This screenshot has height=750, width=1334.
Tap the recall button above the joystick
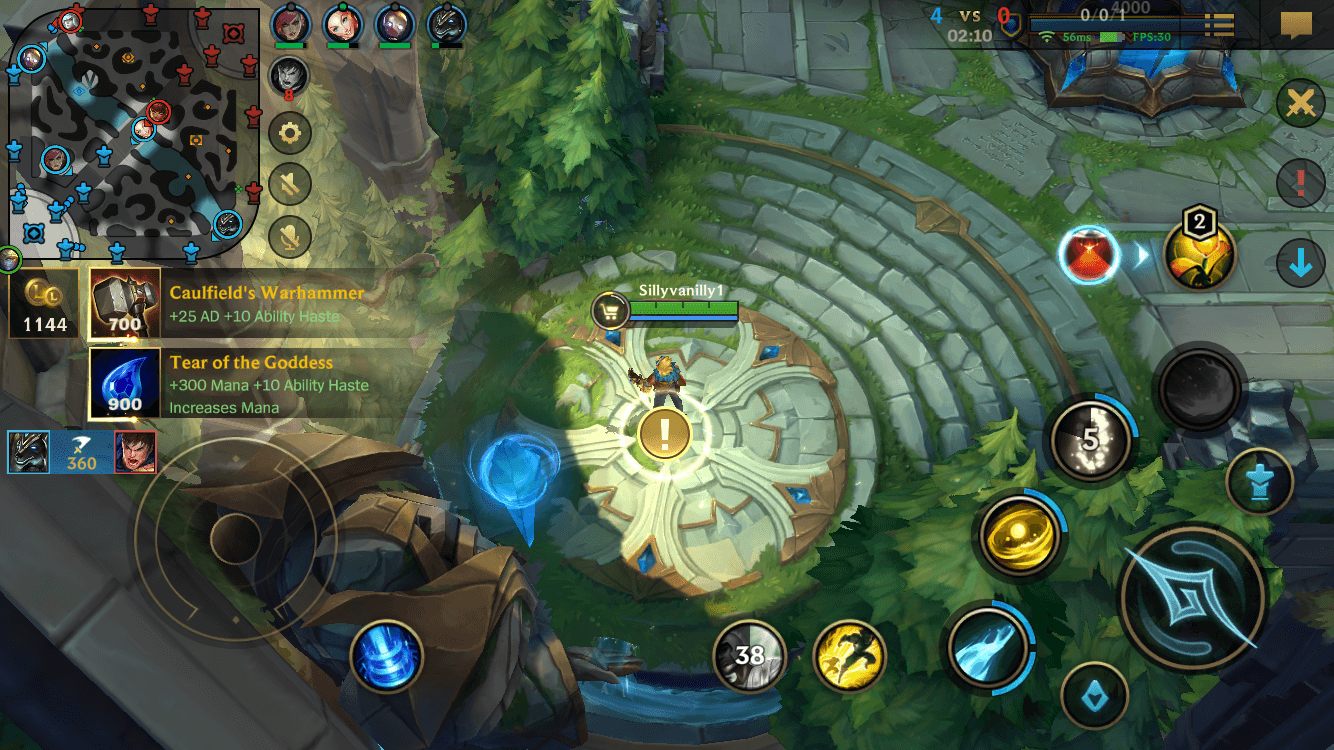(388, 655)
